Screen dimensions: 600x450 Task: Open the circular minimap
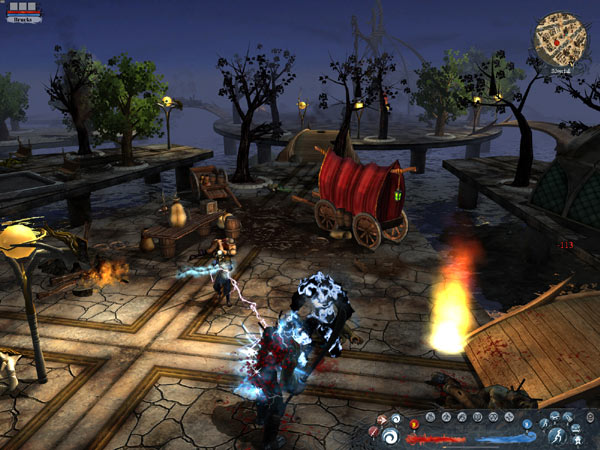point(559,36)
